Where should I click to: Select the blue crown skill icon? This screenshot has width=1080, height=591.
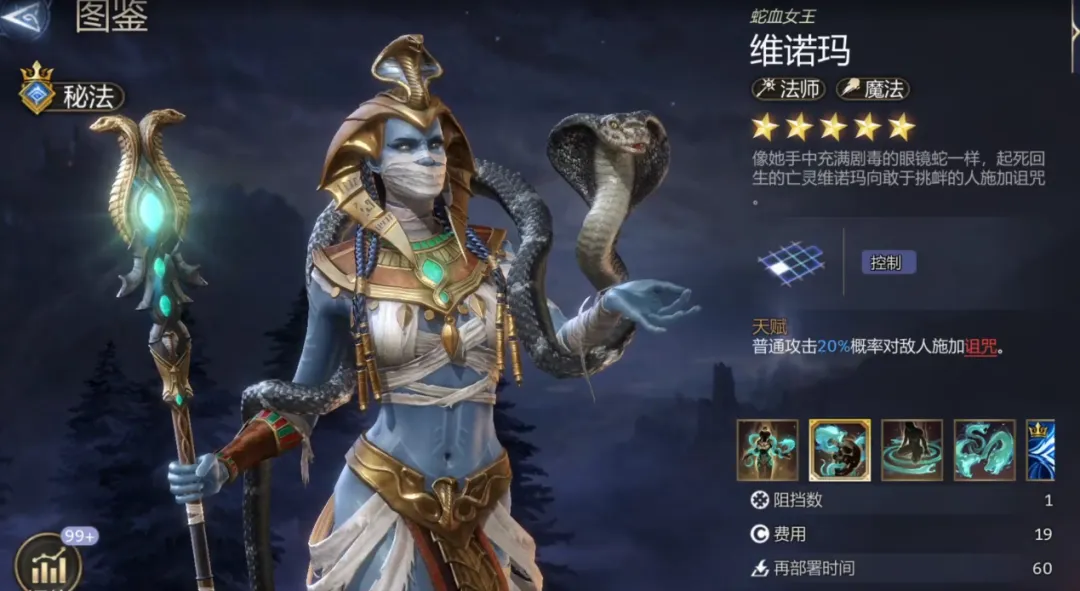tap(1040, 450)
